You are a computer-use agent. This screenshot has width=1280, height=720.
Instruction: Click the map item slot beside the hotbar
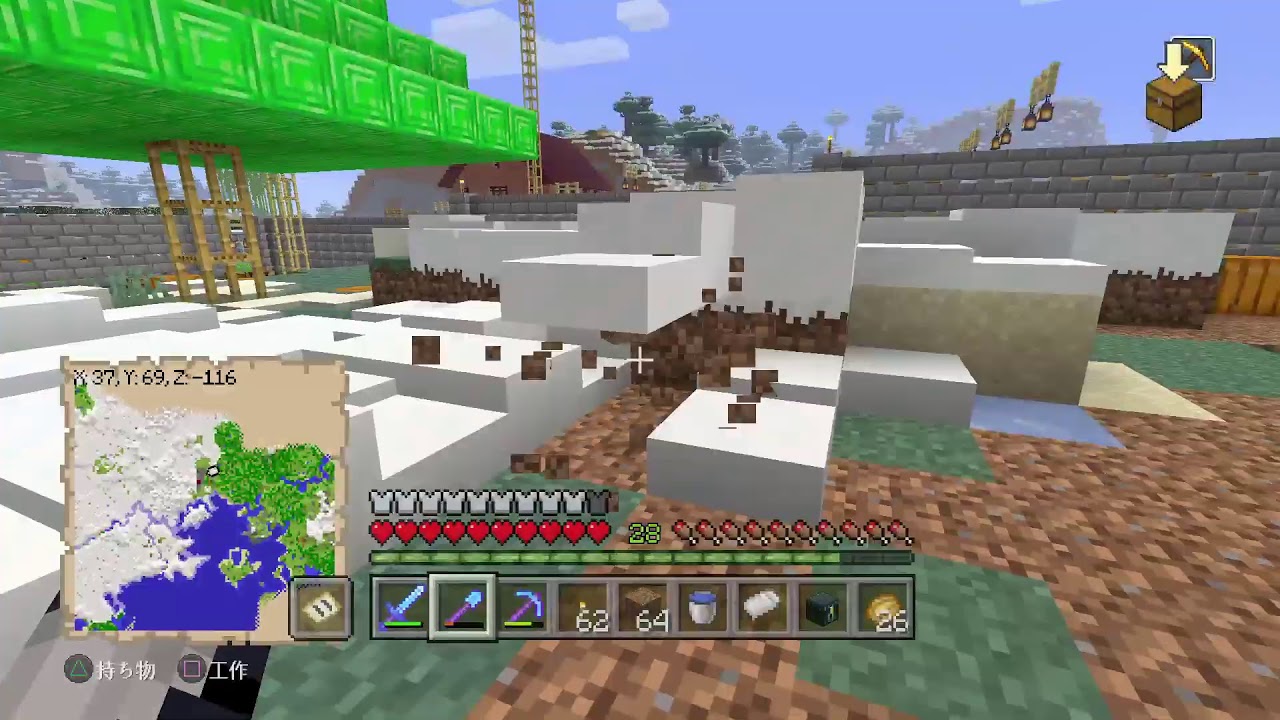click(x=319, y=609)
